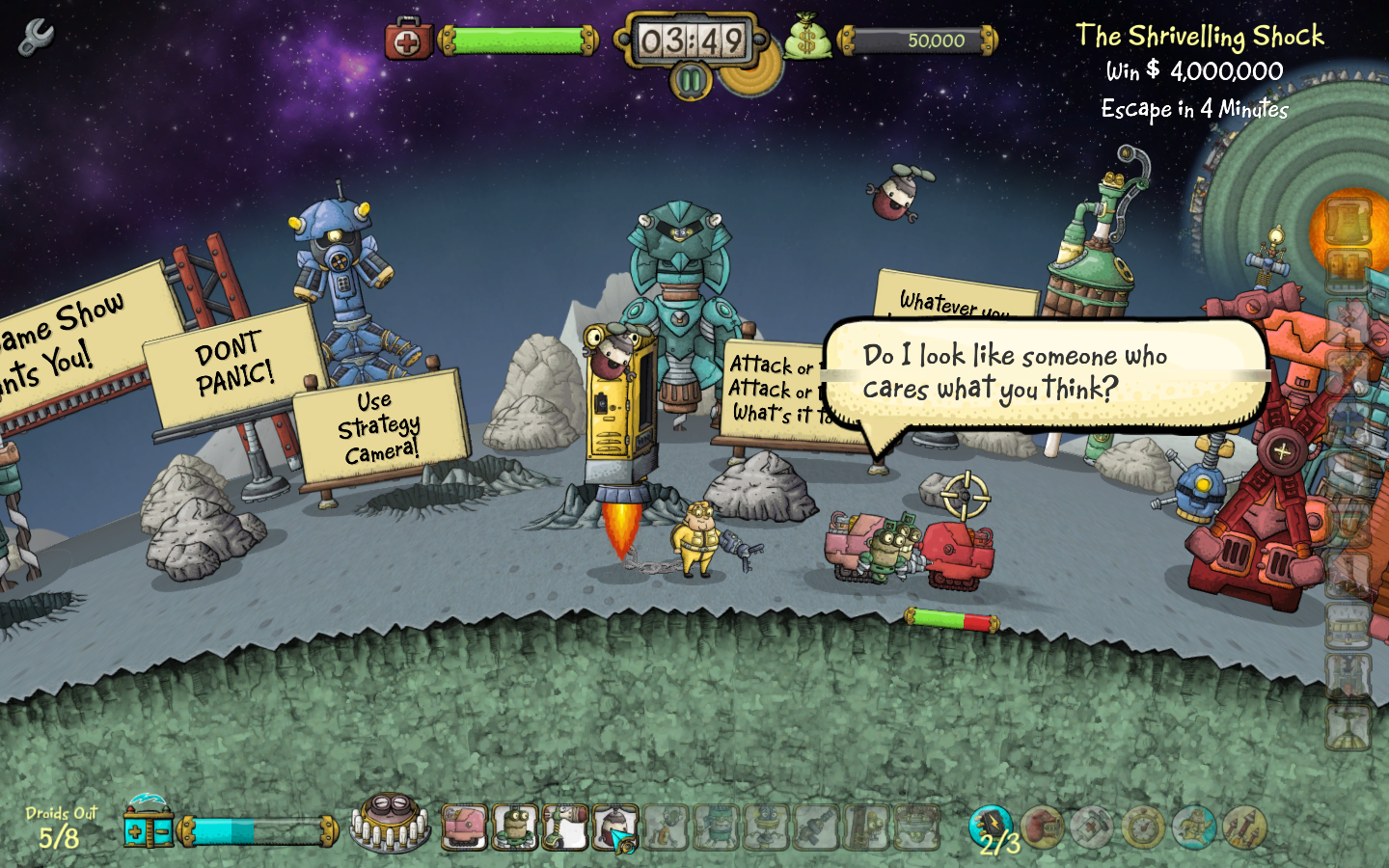1389x868 pixels.
Task: Activate the medical syringe ability
Action: click(x=1092, y=827)
